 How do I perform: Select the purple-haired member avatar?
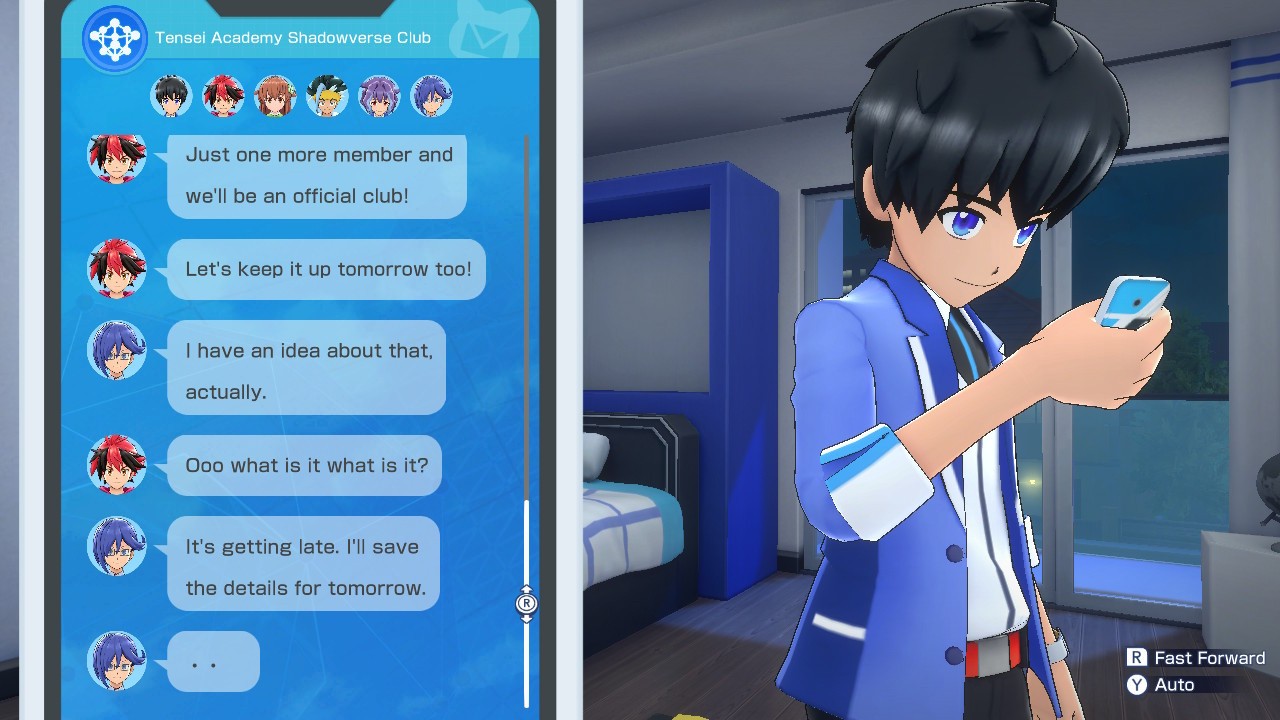click(379, 96)
